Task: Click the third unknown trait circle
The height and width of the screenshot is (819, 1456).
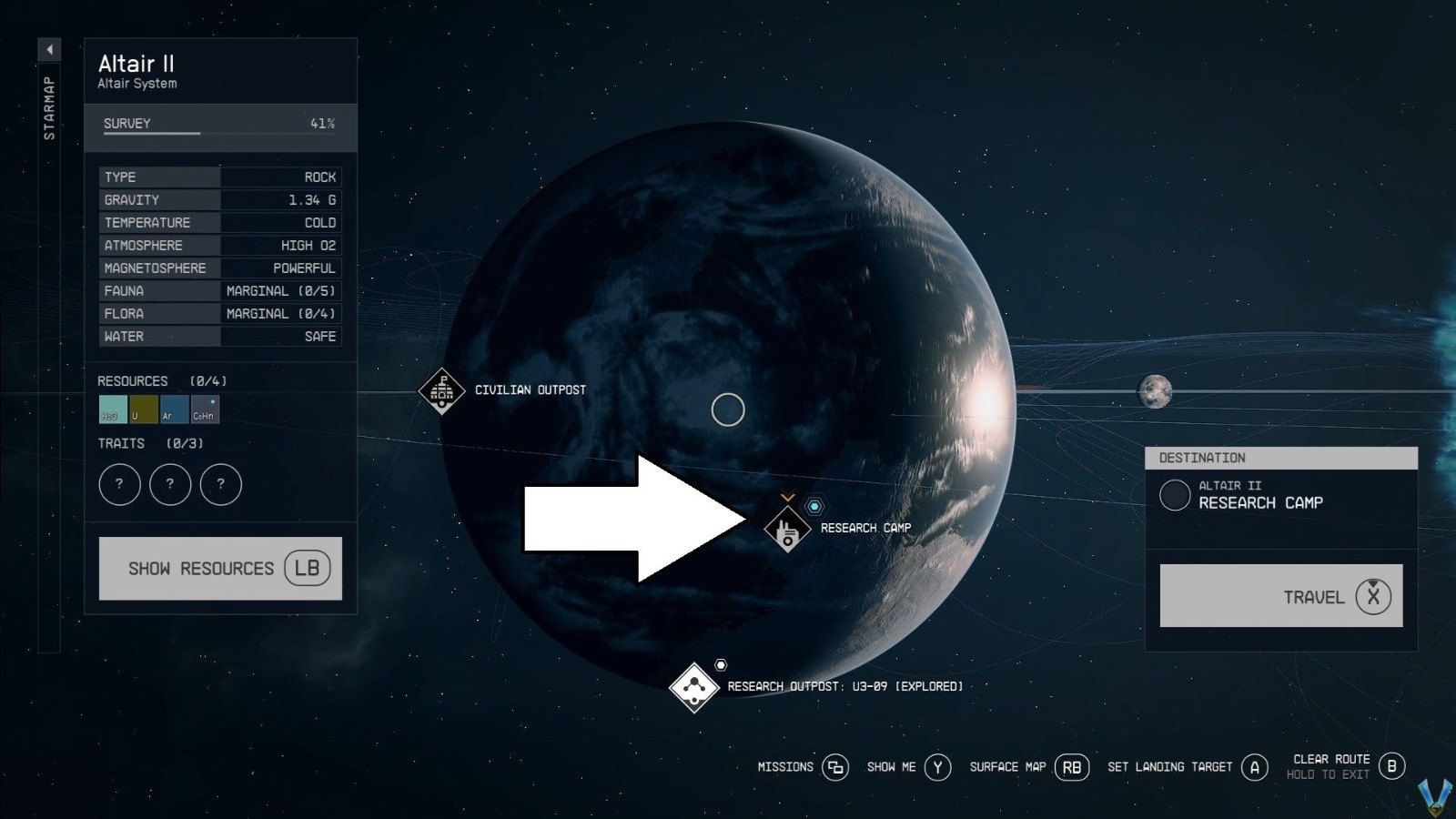Action: (x=221, y=484)
